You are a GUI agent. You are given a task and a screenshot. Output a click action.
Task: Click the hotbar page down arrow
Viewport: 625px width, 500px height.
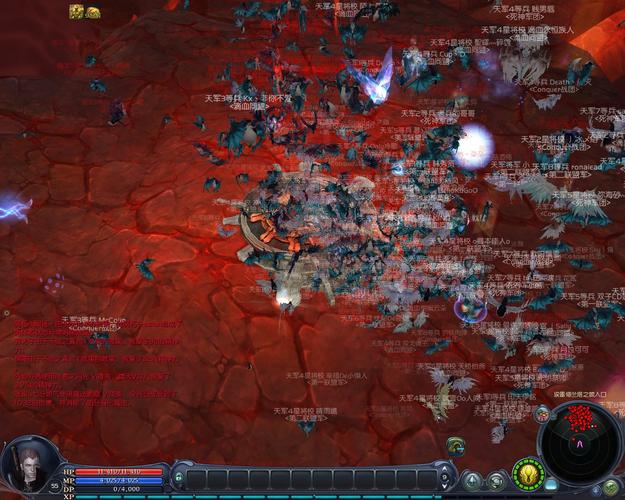(x=446, y=486)
